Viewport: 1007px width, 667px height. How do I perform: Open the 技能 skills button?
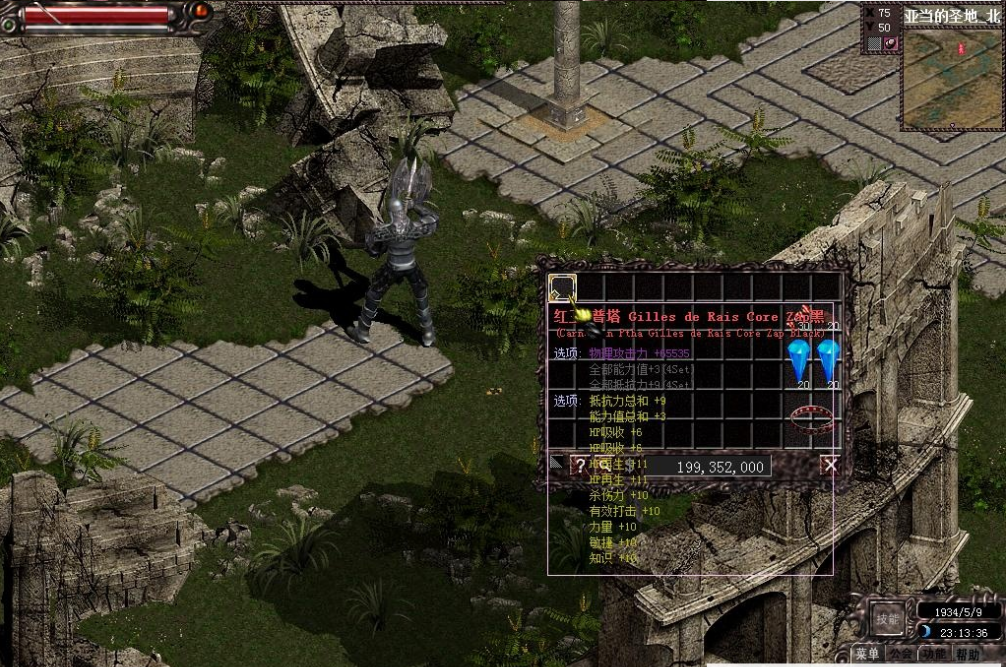[x=887, y=618]
